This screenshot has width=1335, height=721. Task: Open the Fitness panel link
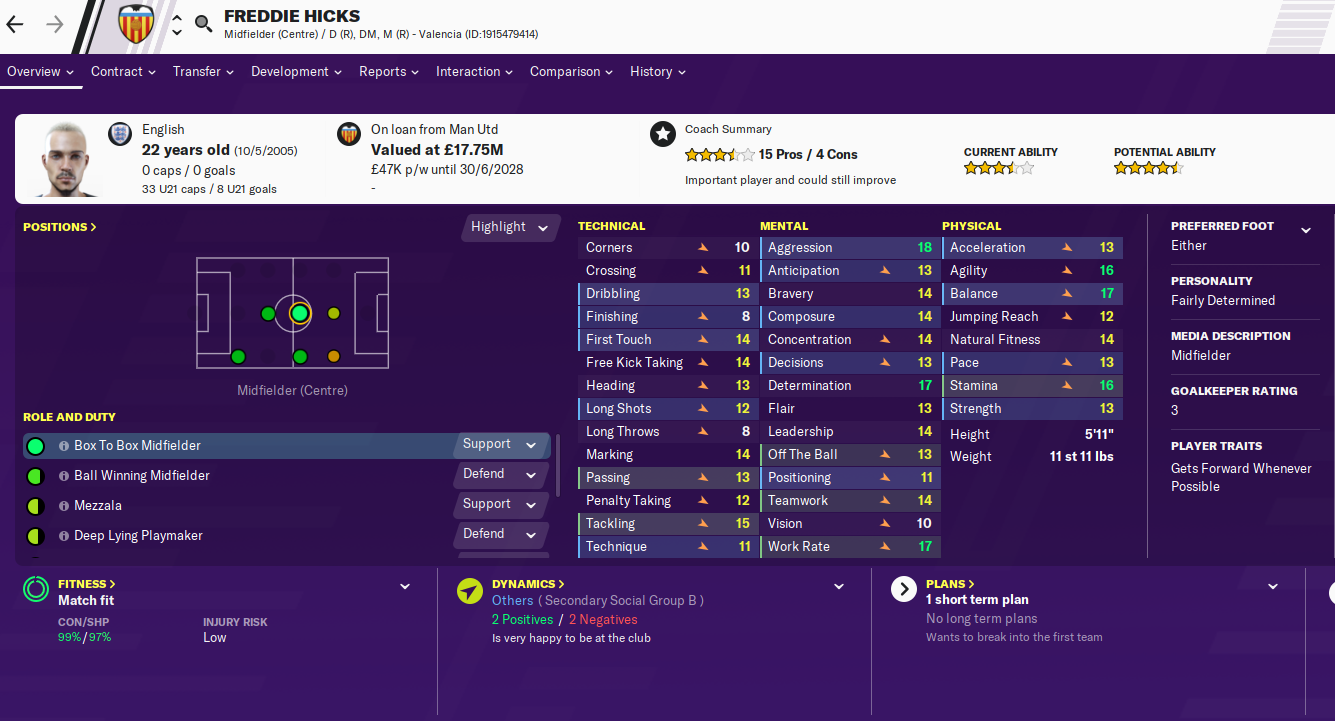tap(86, 584)
